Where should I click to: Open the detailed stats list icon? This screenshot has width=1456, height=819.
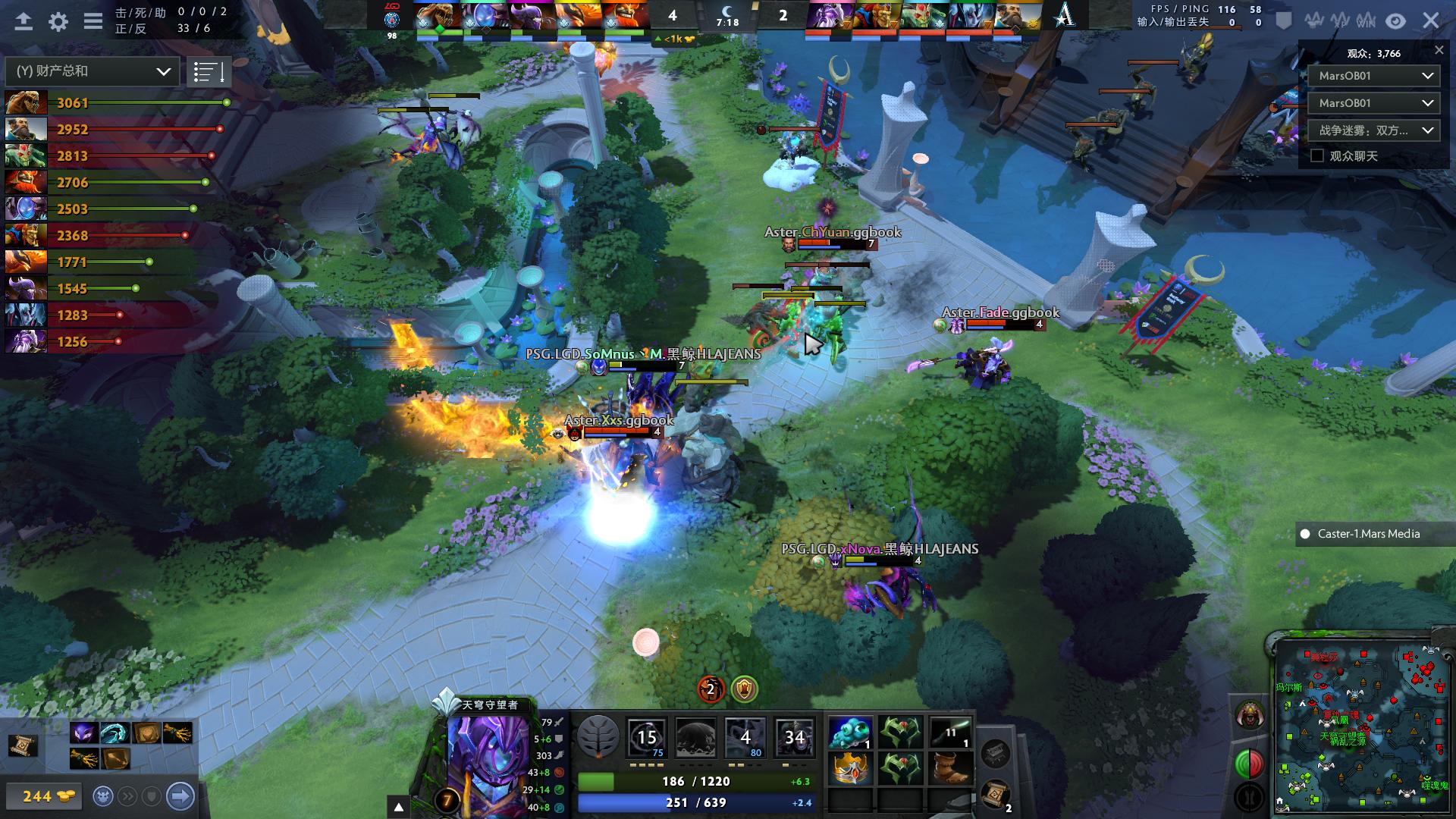pyautogui.click(x=209, y=71)
